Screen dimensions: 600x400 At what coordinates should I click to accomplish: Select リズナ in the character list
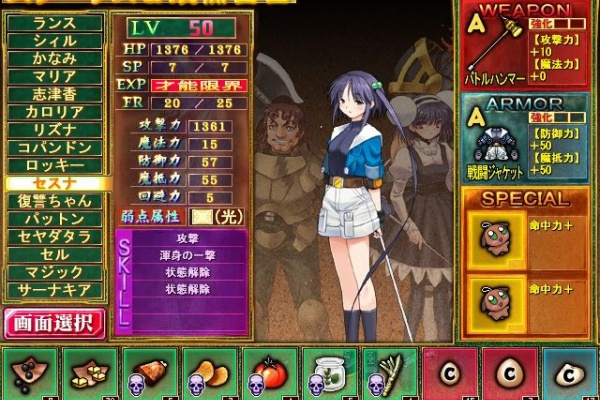point(54,130)
